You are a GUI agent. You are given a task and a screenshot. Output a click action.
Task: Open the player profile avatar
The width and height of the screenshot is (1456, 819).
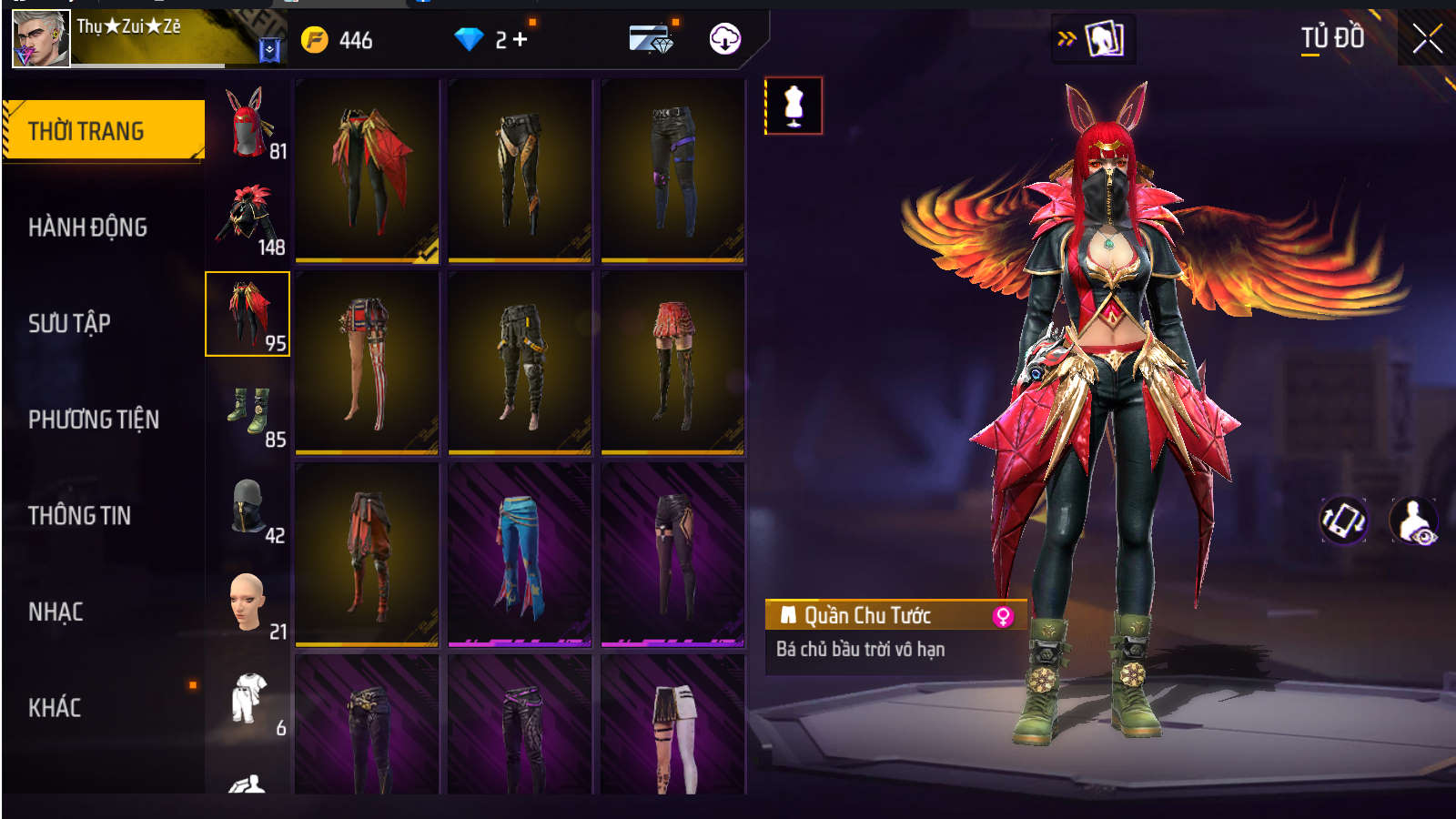click(x=41, y=39)
